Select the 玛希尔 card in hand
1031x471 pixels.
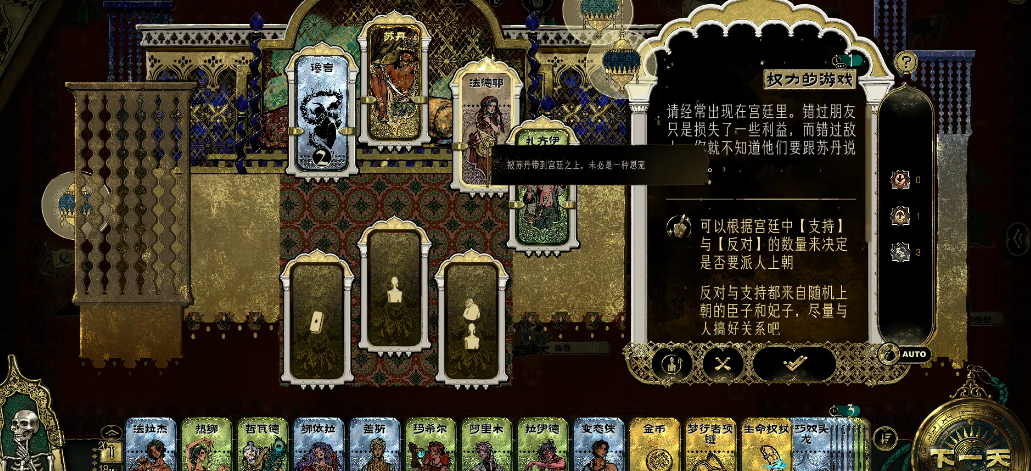(431, 445)
